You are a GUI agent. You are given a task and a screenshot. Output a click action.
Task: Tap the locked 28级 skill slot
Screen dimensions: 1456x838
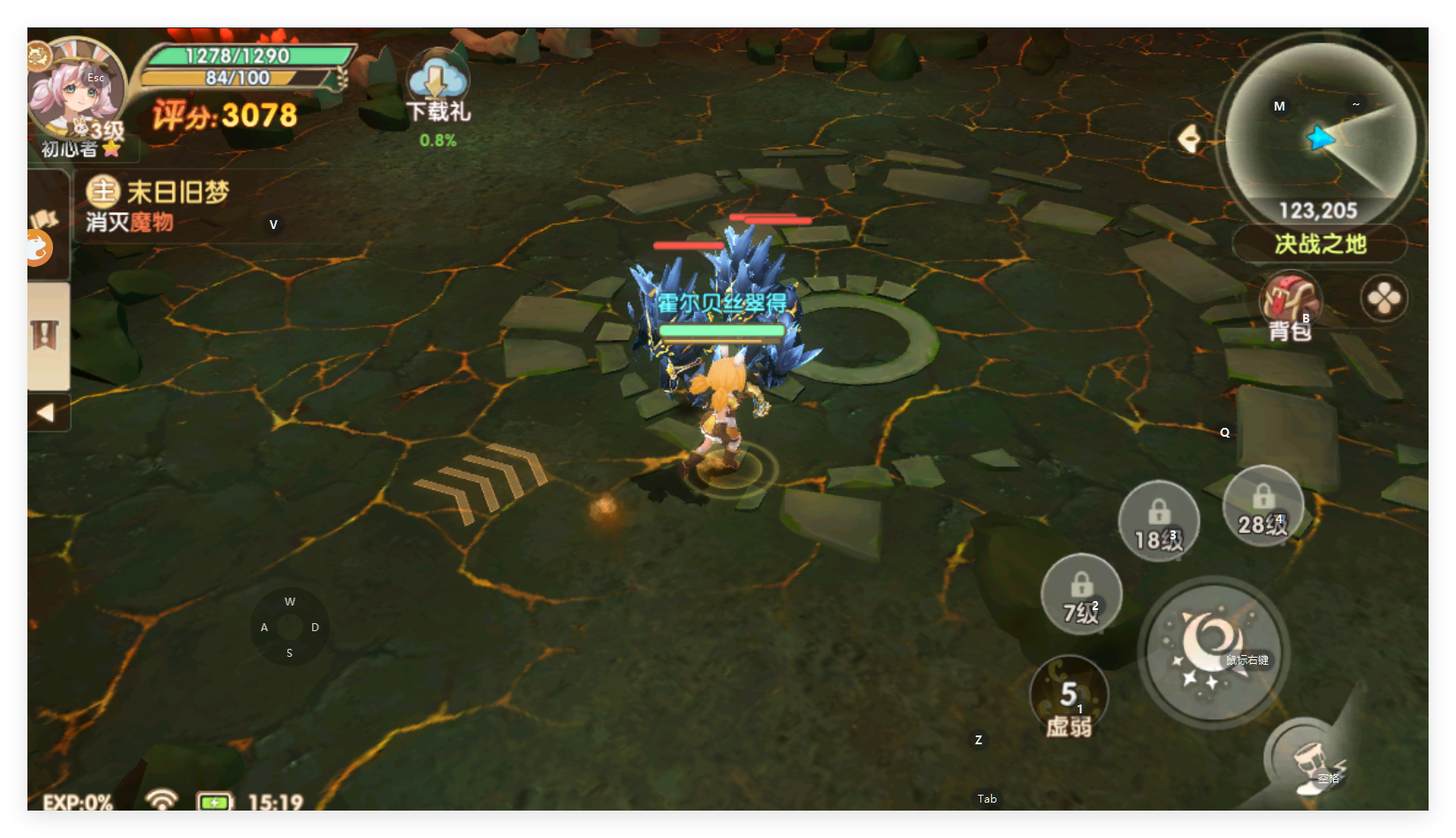[x=1262, y=507]
